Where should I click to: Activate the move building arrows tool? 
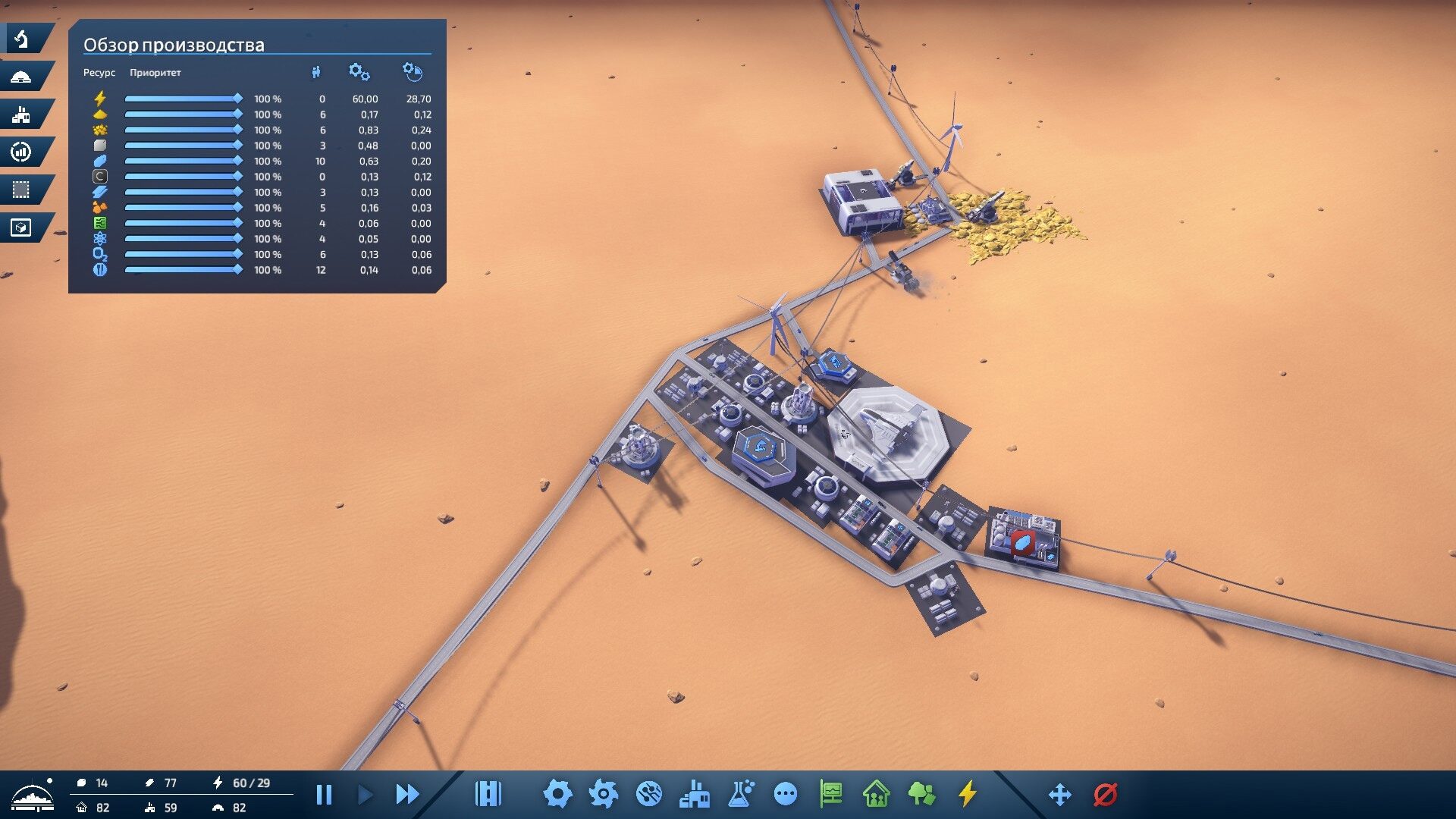click(x=1059, y=795)
